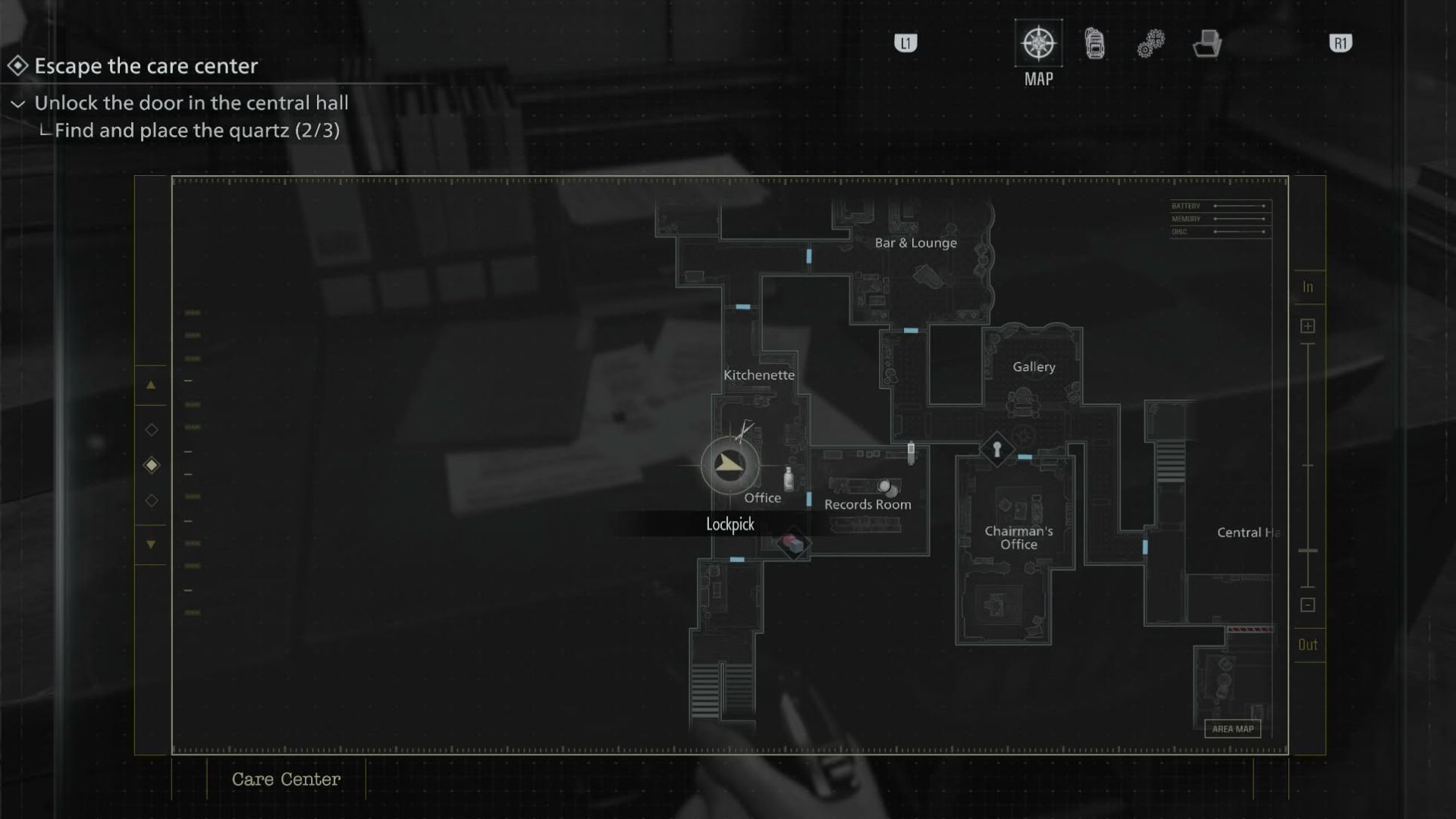Switch to the files folder tab
The image size is (1456, 819).
point(1207,44)
